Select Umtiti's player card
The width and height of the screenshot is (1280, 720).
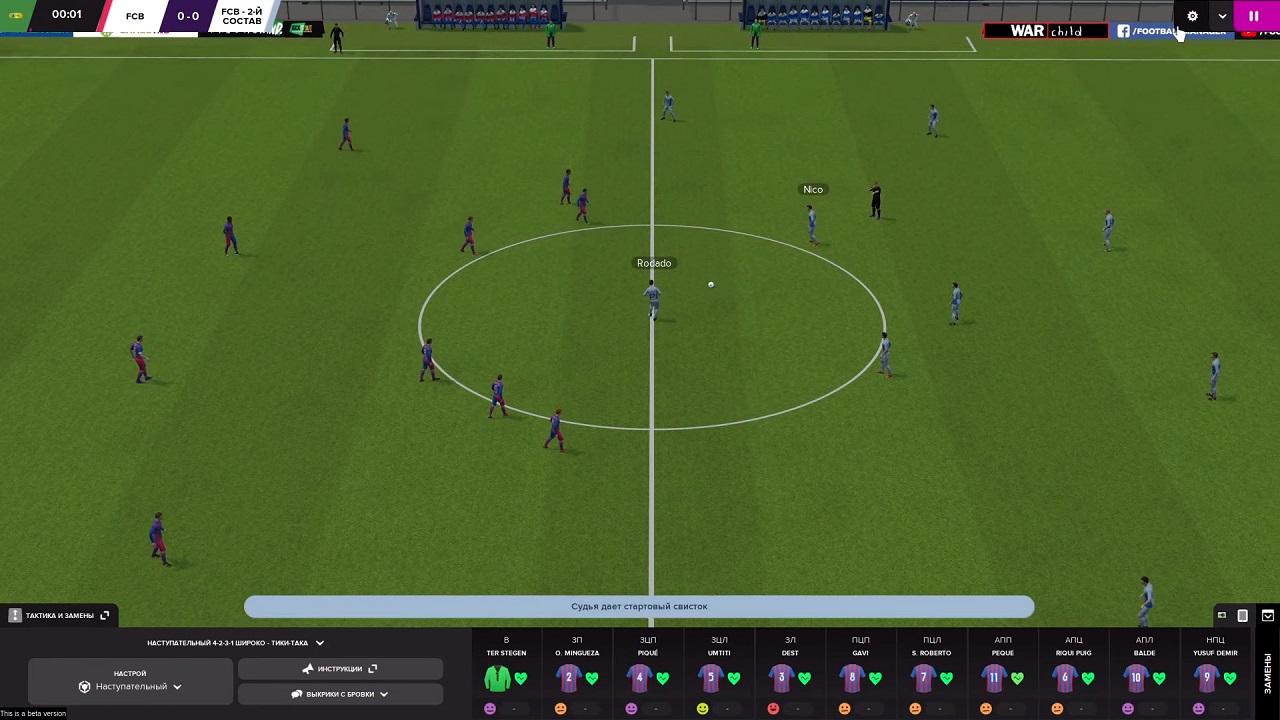pos(710,678)
